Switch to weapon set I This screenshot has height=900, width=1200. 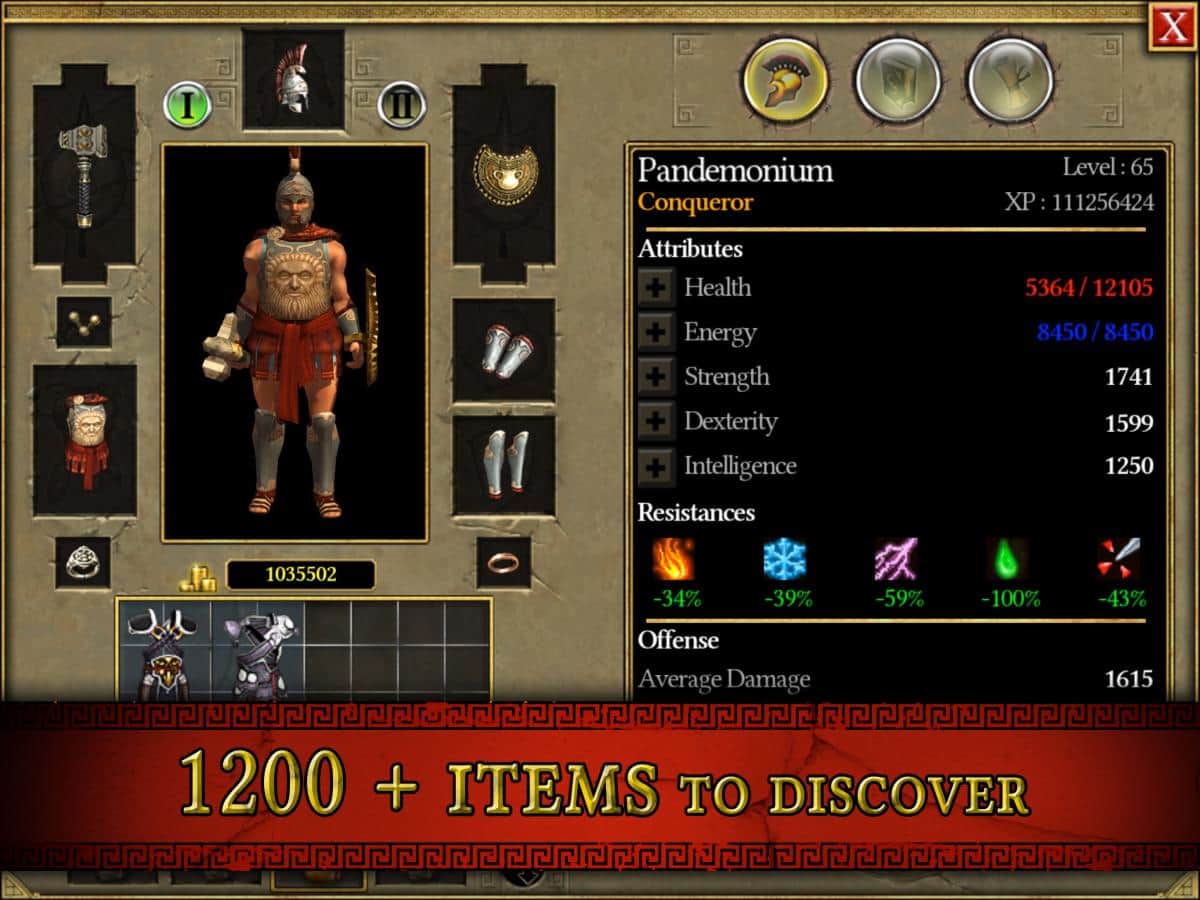[187, 104]
